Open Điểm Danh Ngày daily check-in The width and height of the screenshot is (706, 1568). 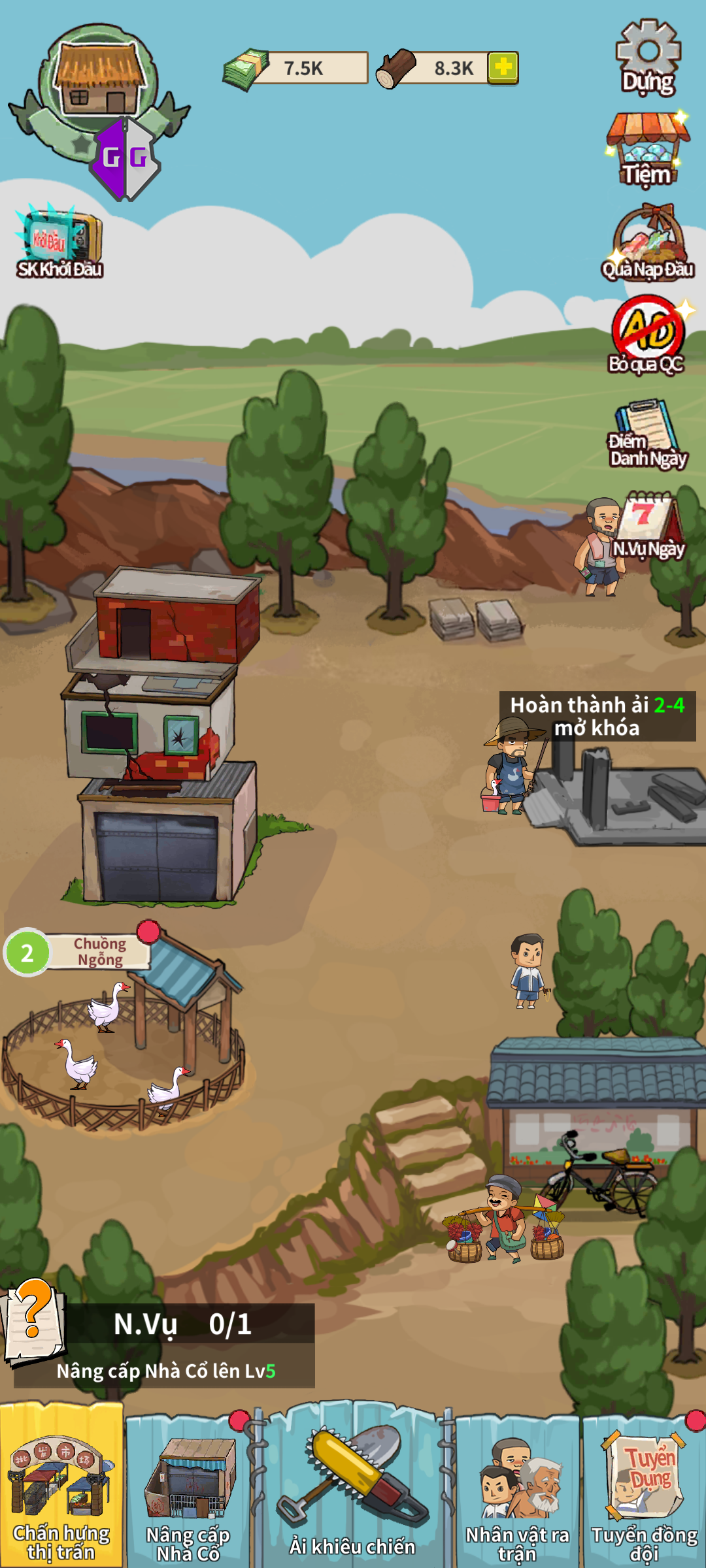click(x=647, y=434)
